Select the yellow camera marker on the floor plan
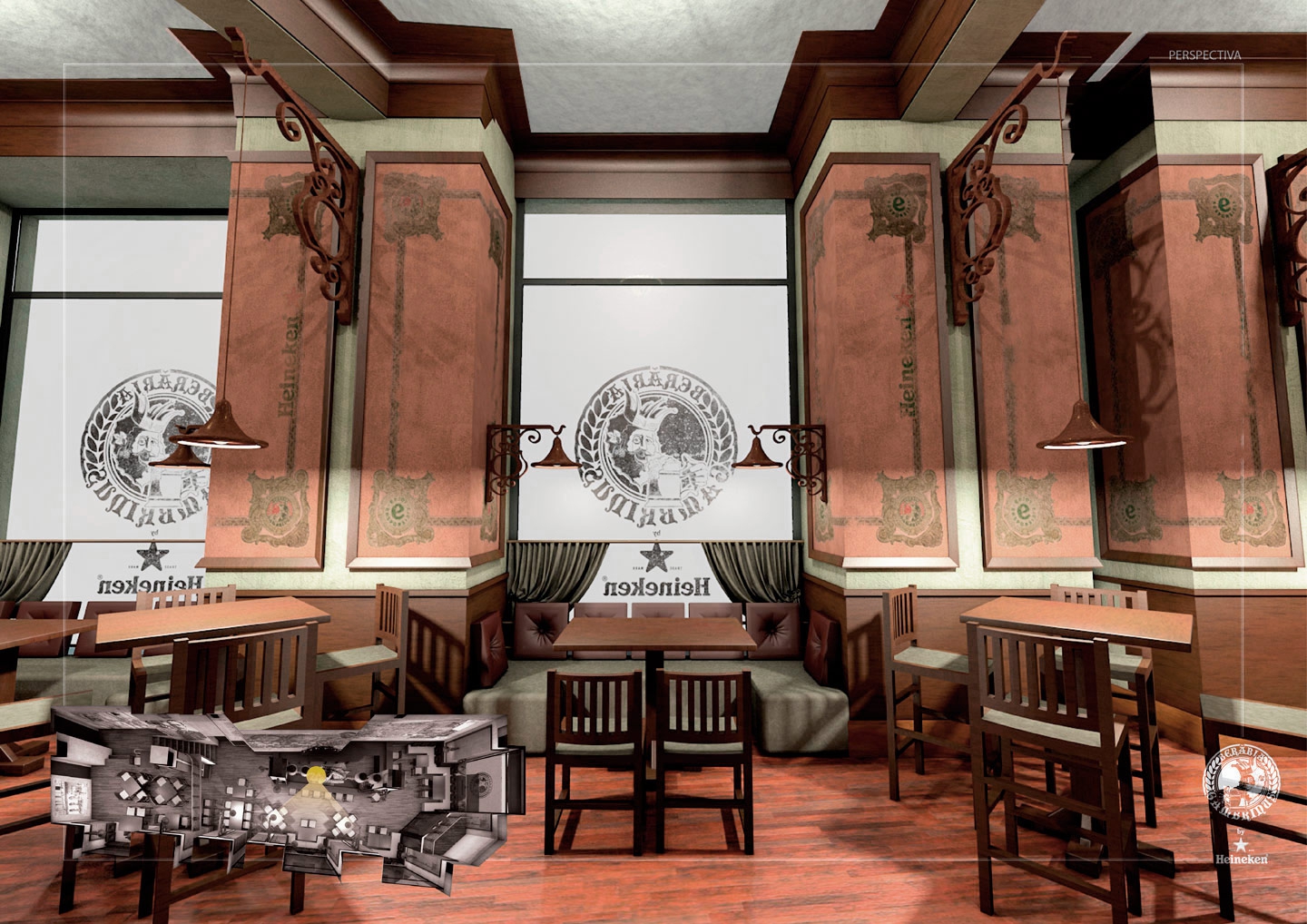This screenshot has width=1307, height=924. 316,776
